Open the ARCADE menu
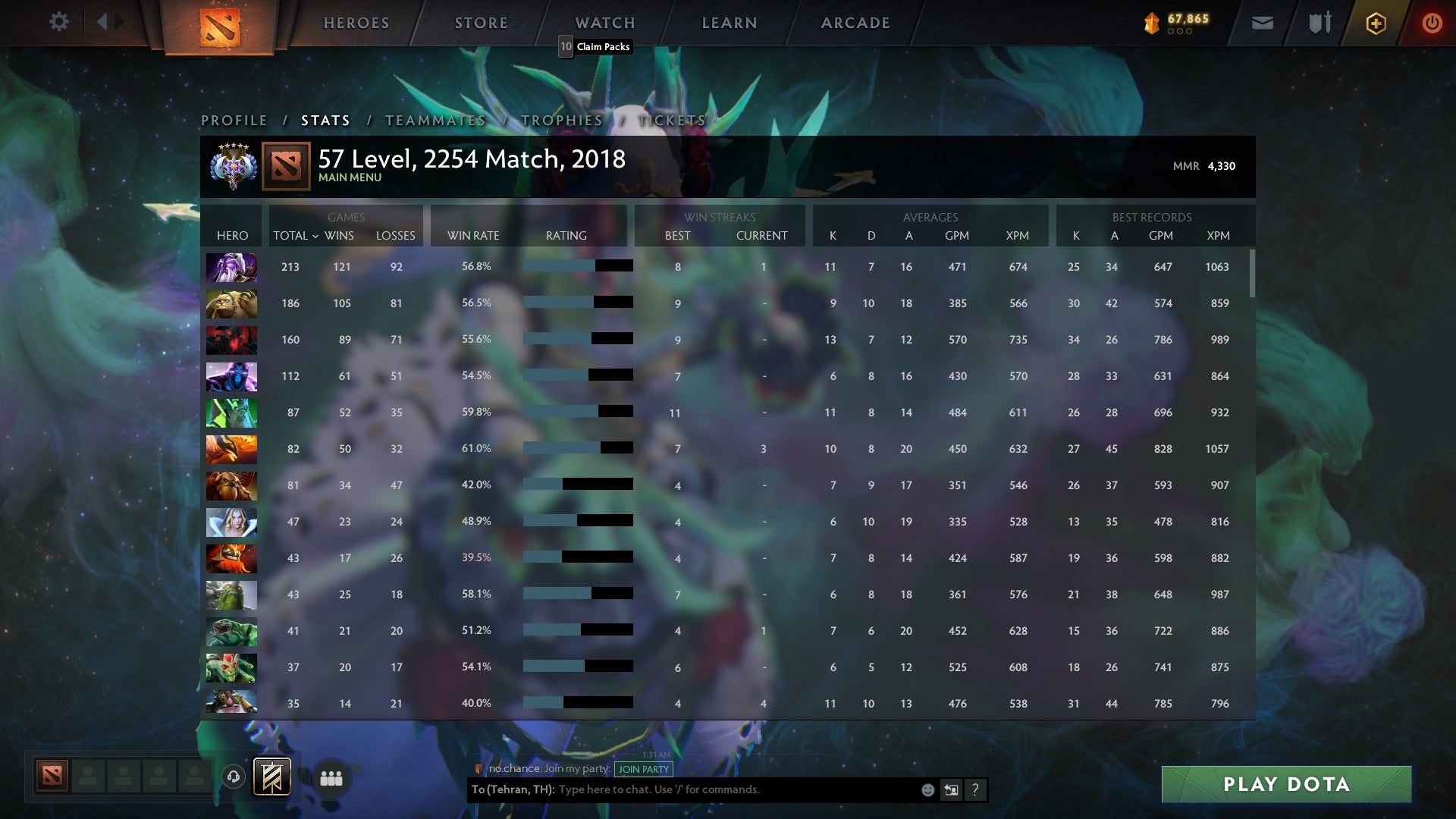 [x=855, y=23]
